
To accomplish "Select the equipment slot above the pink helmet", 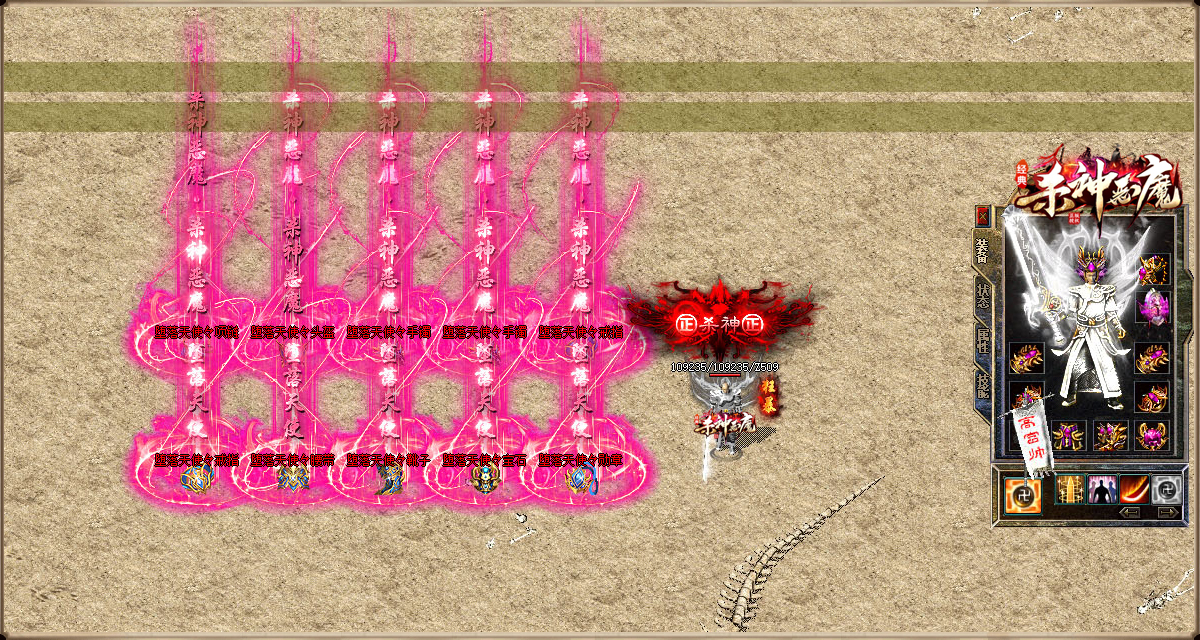I will tap(1154, 268).
